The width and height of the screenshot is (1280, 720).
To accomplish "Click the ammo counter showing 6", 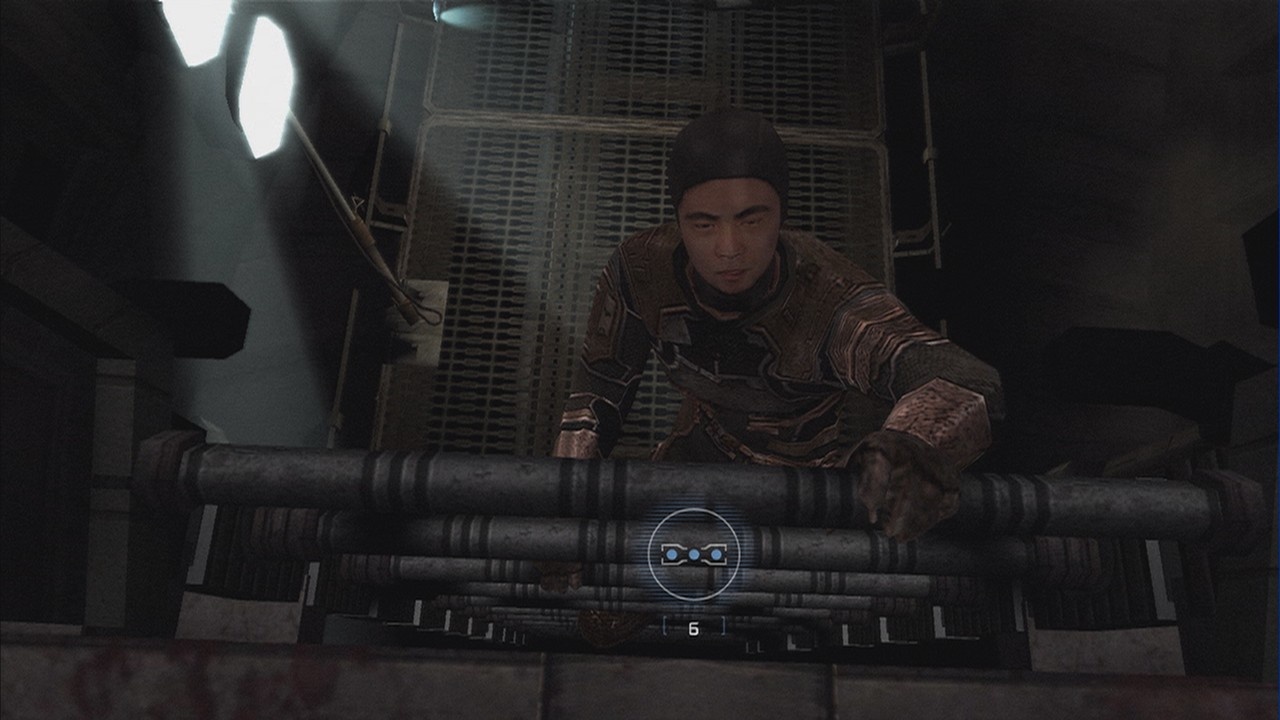I will [x=694, y=628].
